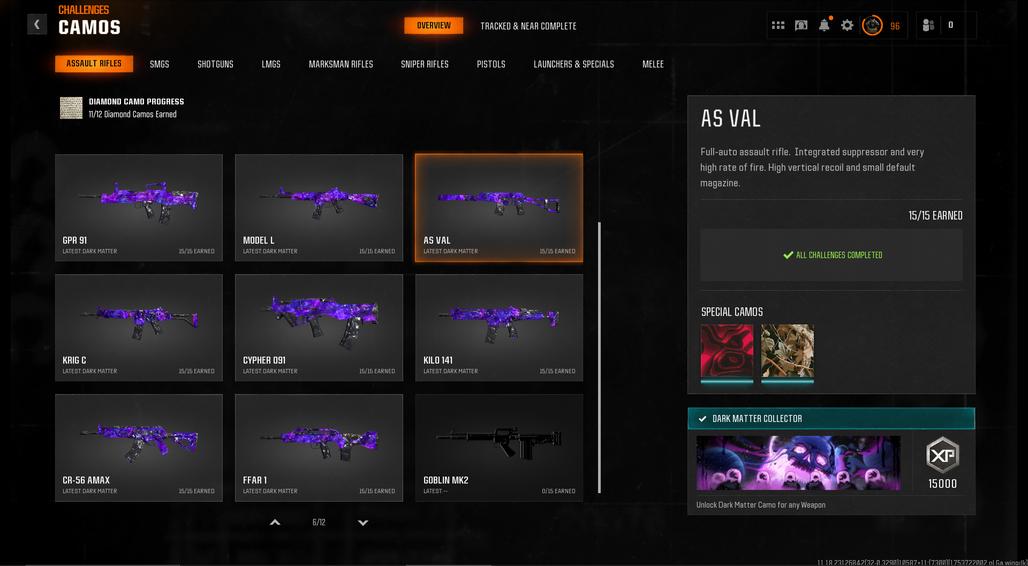1028x566 pixels.
Task: Open the Sniper Rifles tab
Action: coord(425,64)
